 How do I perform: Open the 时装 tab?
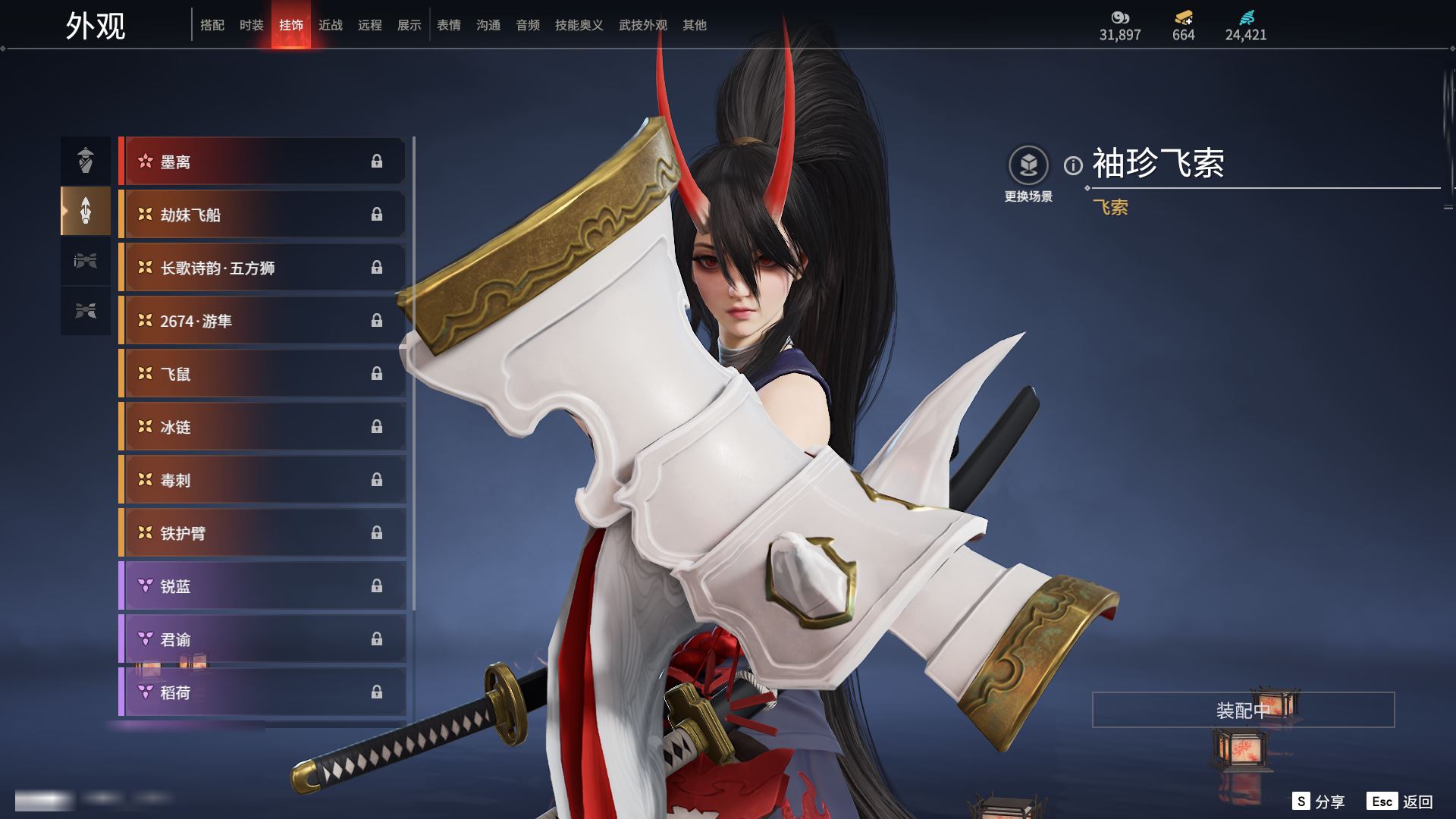252,25
